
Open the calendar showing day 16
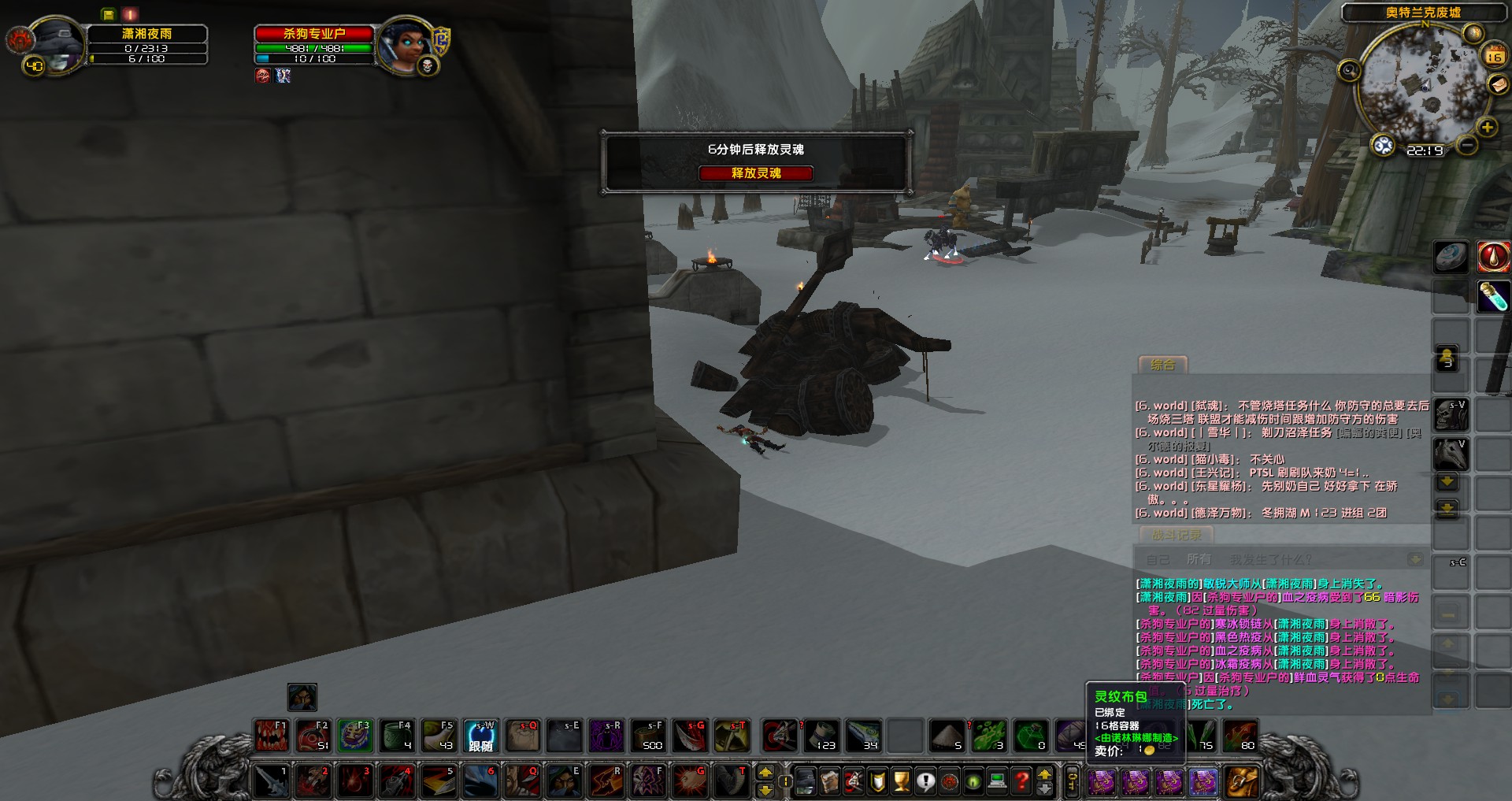tap(1494, 55)
